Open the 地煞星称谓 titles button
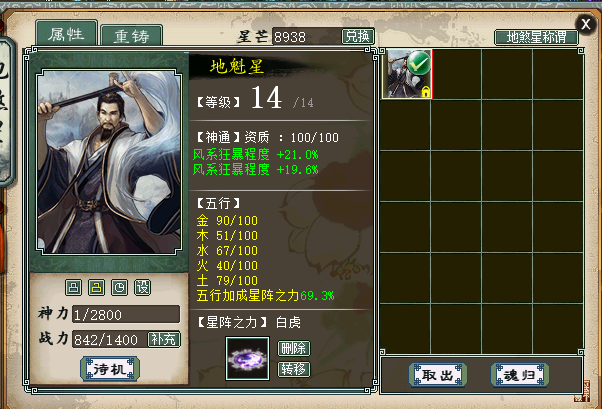This screenshot has width=602, height=409. 536,37
